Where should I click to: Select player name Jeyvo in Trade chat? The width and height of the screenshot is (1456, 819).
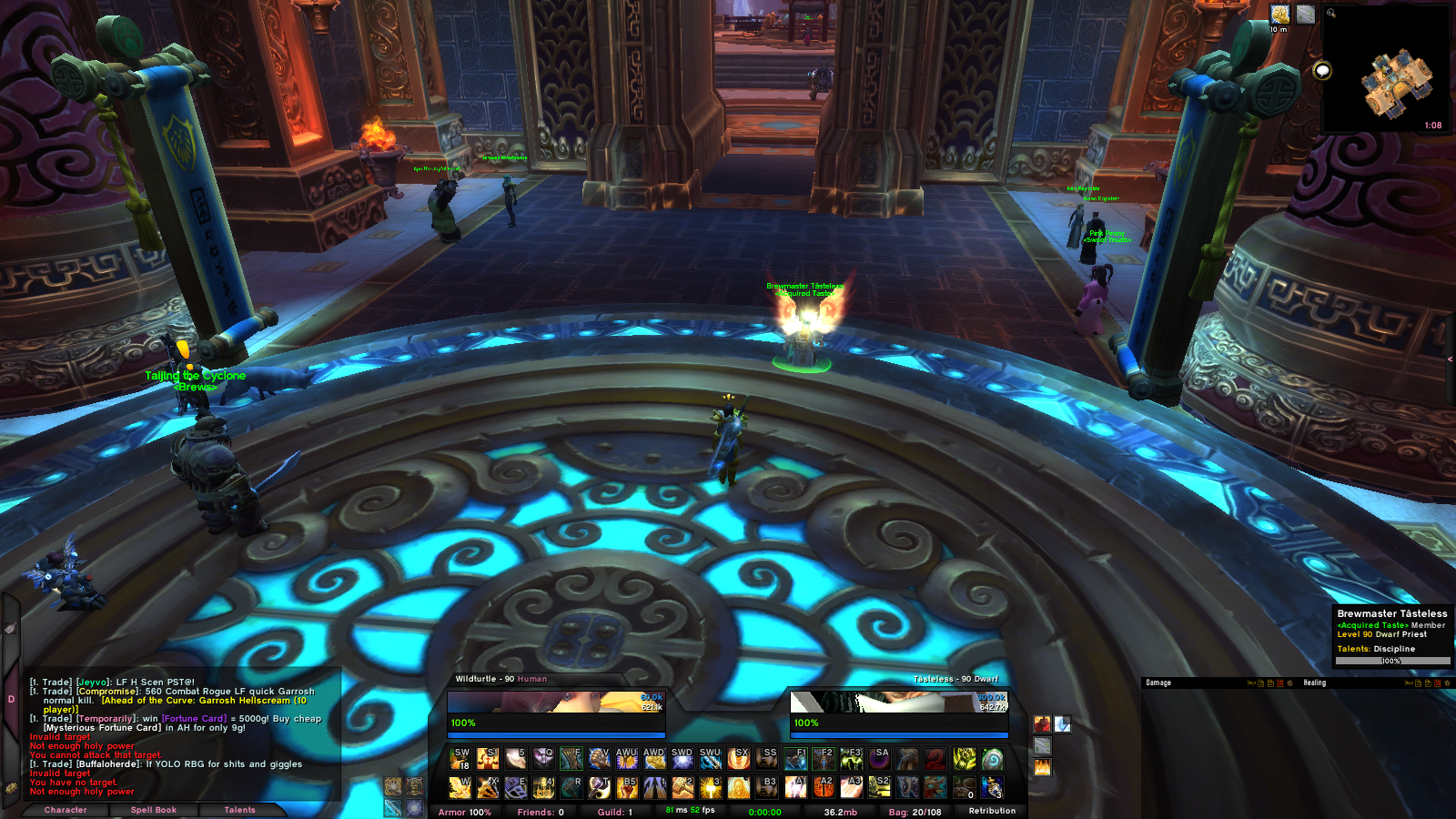pos(92,682)
